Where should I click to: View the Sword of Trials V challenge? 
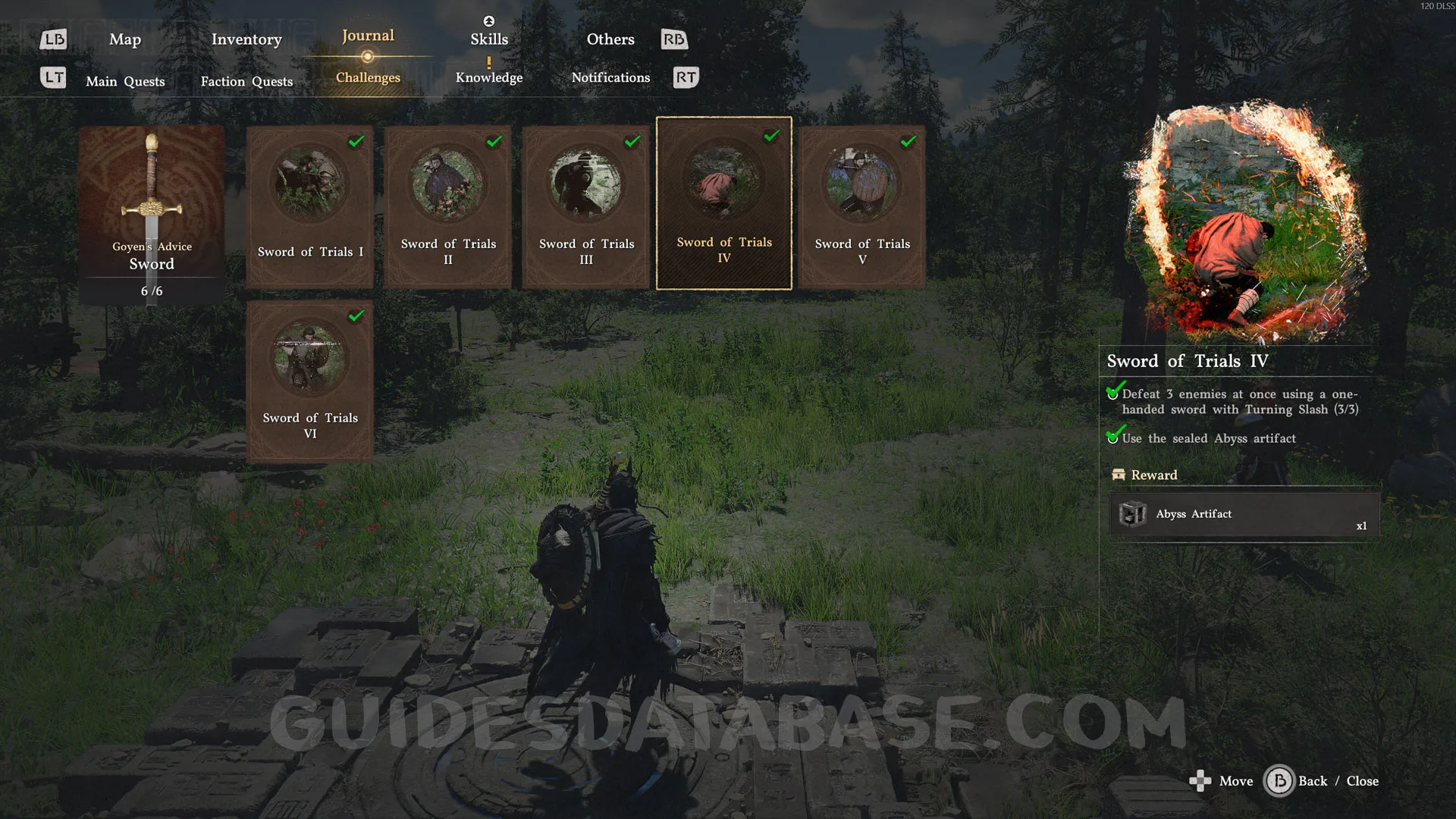(x=862, y=206)
